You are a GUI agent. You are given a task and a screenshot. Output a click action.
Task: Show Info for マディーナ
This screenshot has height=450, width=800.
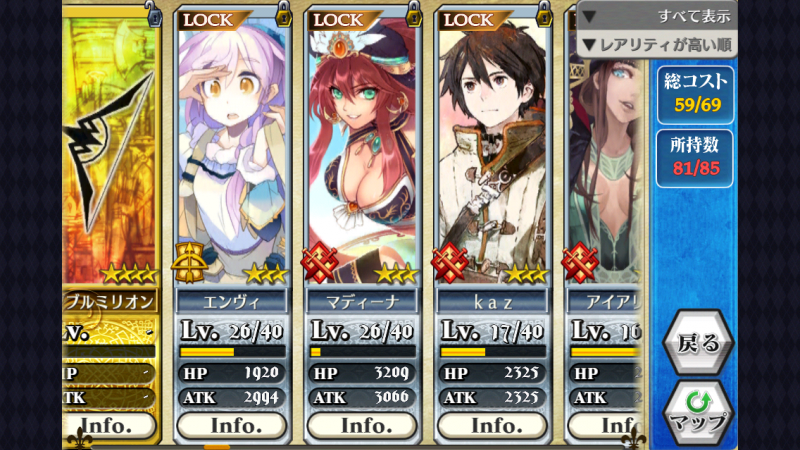click(362, 425)
